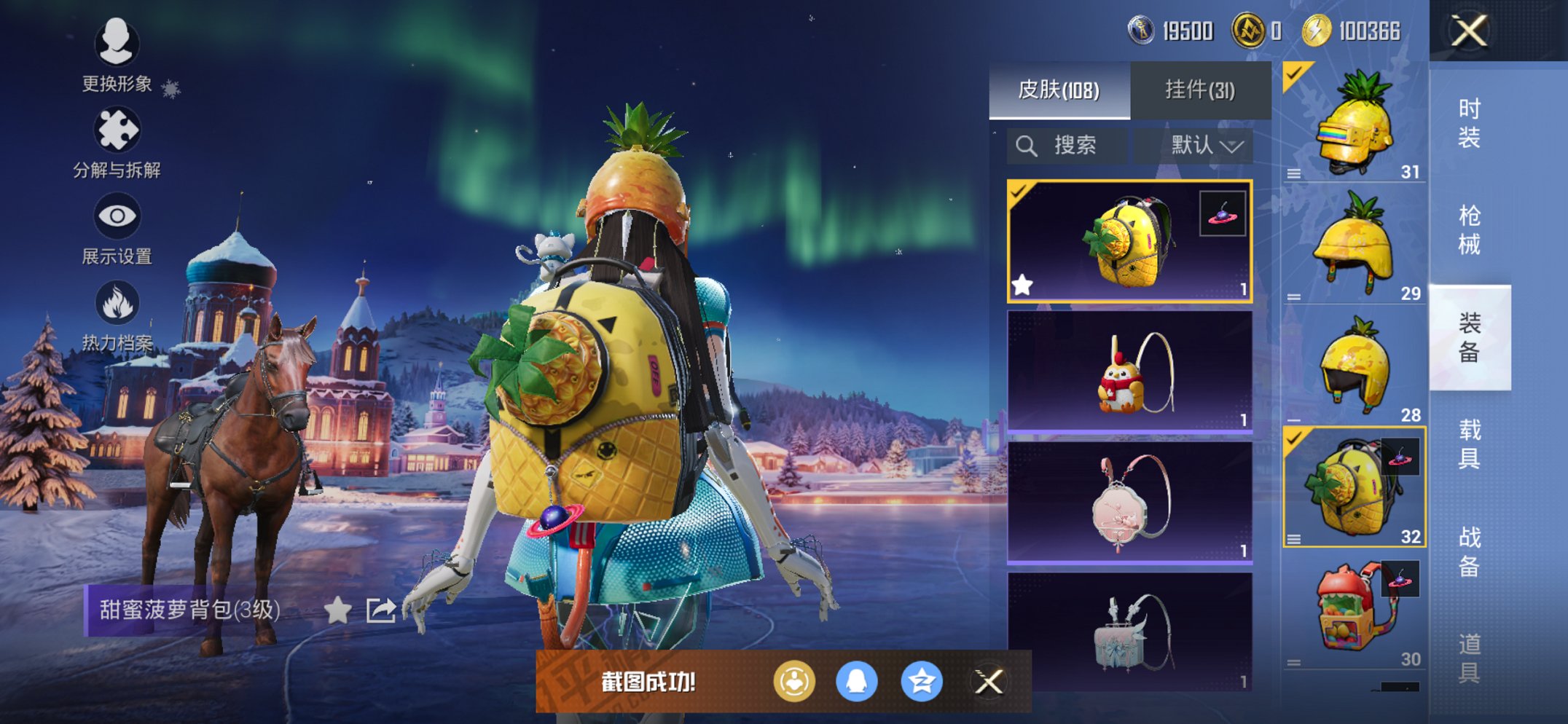Choose the level 31 pineapple helmet
Viewport: 1568px width, 724px height.
coord(1354,122)
